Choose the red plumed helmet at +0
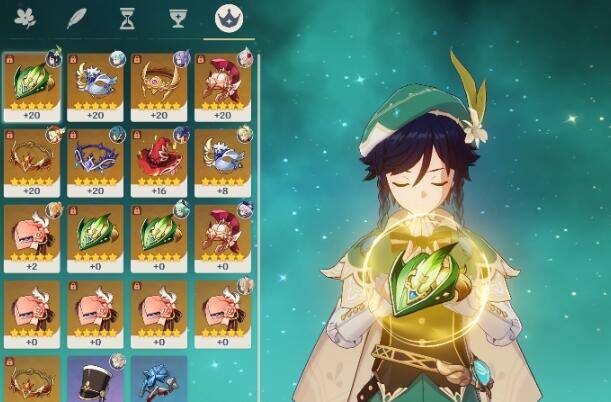This screenshot has height=402, width=611. click(x=222, y=236)
